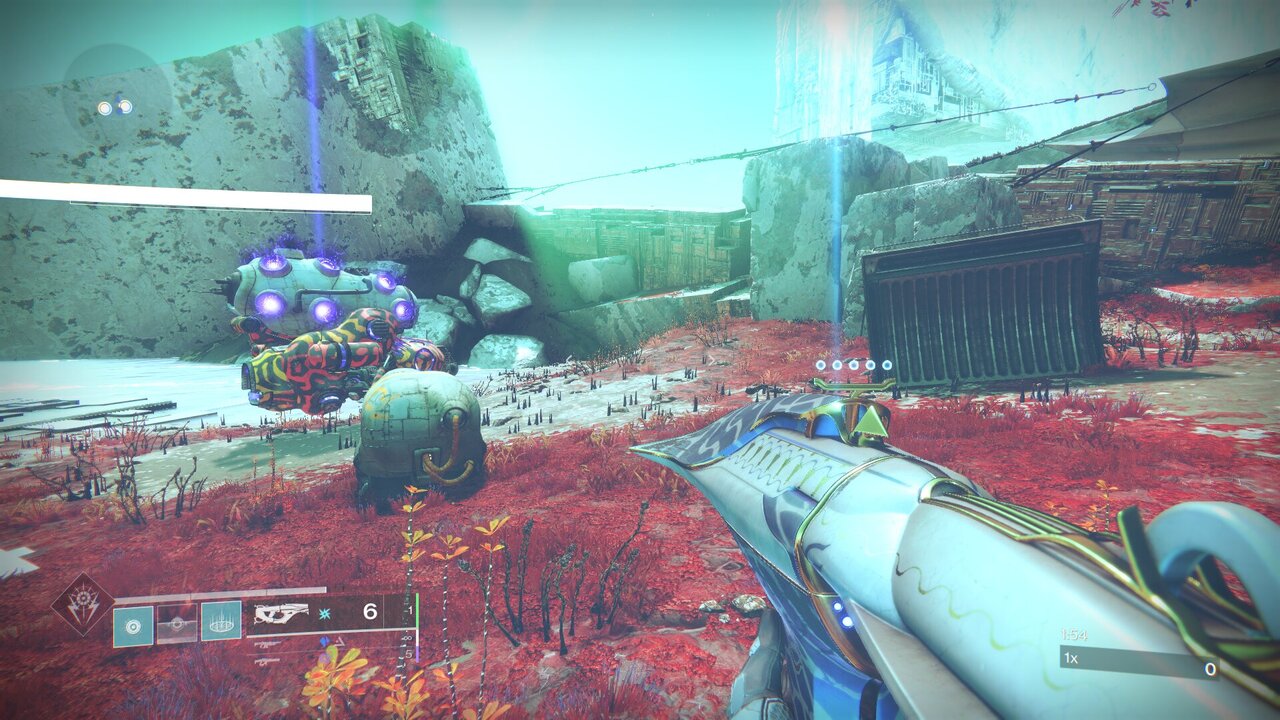
Task: Click the equipped submachine gun icon
Action: [x=281, y=613]
